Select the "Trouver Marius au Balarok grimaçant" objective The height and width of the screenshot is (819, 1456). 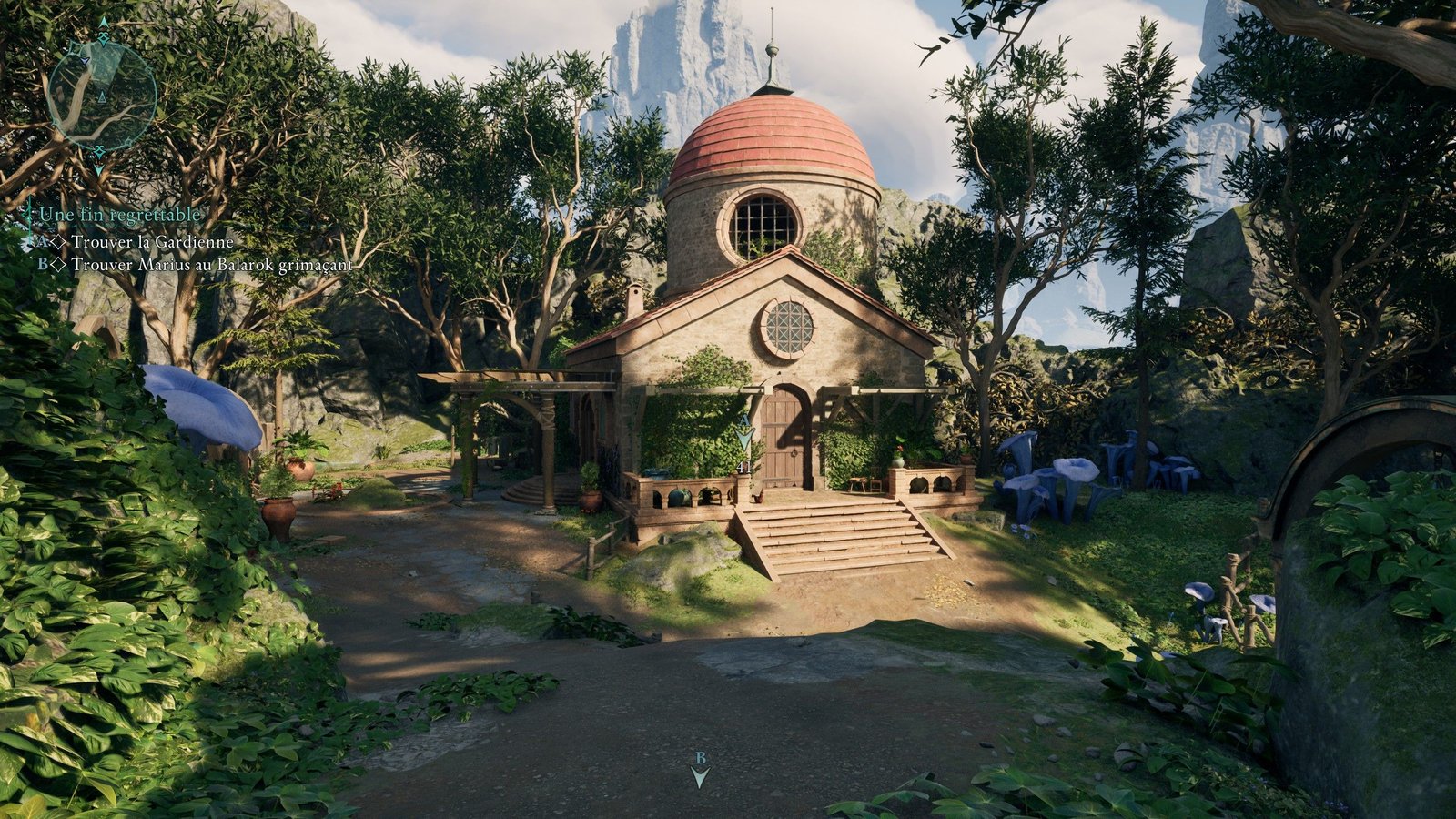coord(211,265)
